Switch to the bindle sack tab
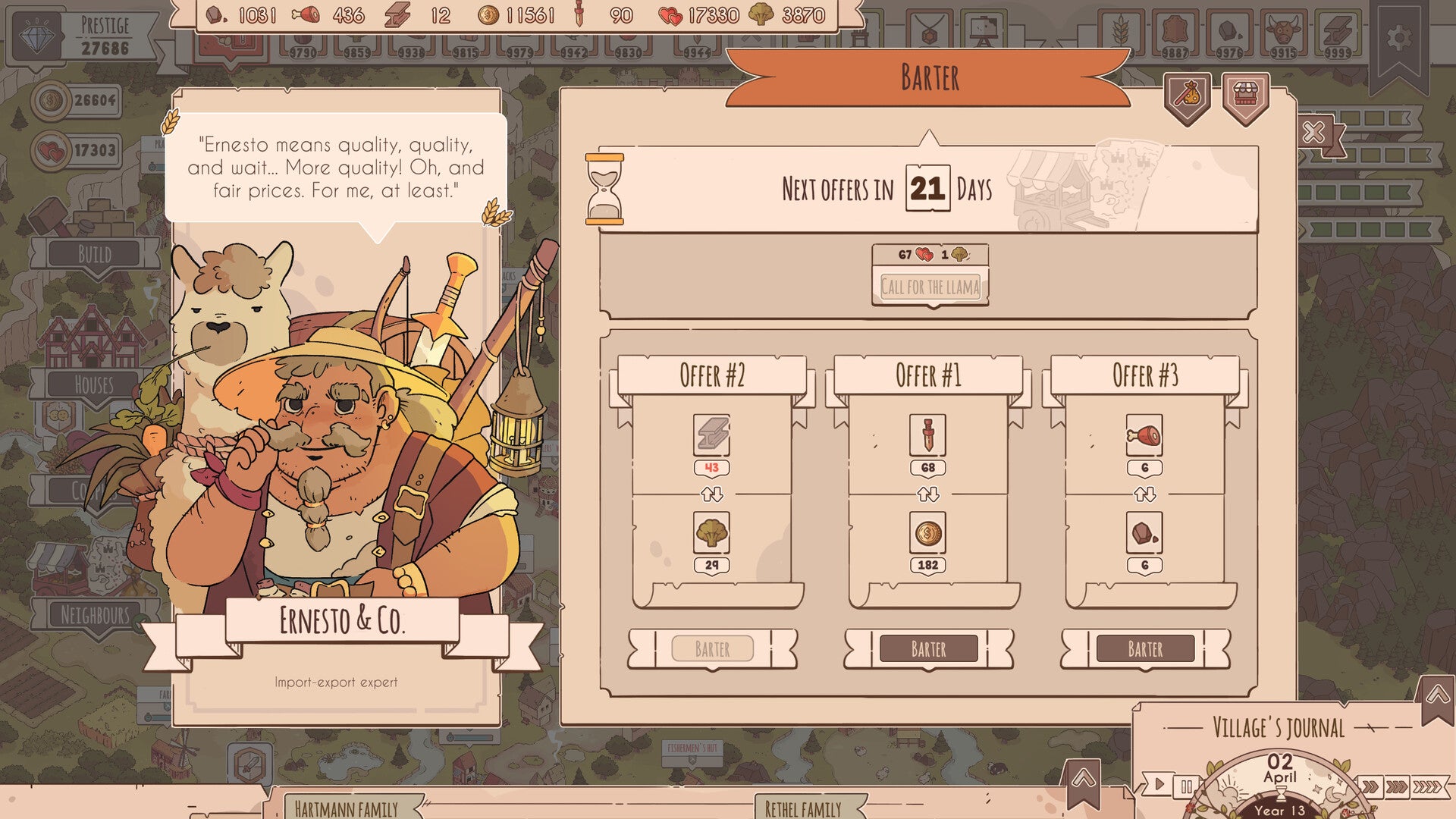Image resolution: width=1456 pixels, height=819 pixels. point(1188,96)
